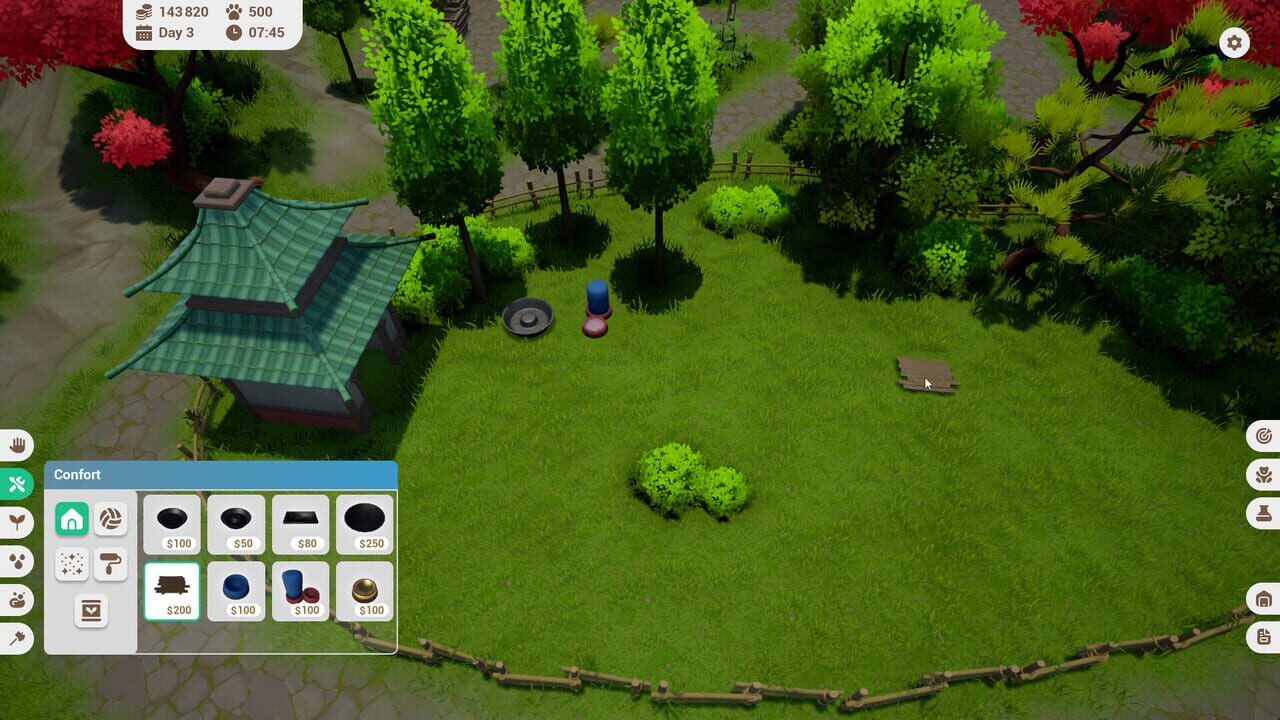The height and width of the screenshot is (720, 1280).
Task: Toggle the paint roller category
Action: point(111,564)
